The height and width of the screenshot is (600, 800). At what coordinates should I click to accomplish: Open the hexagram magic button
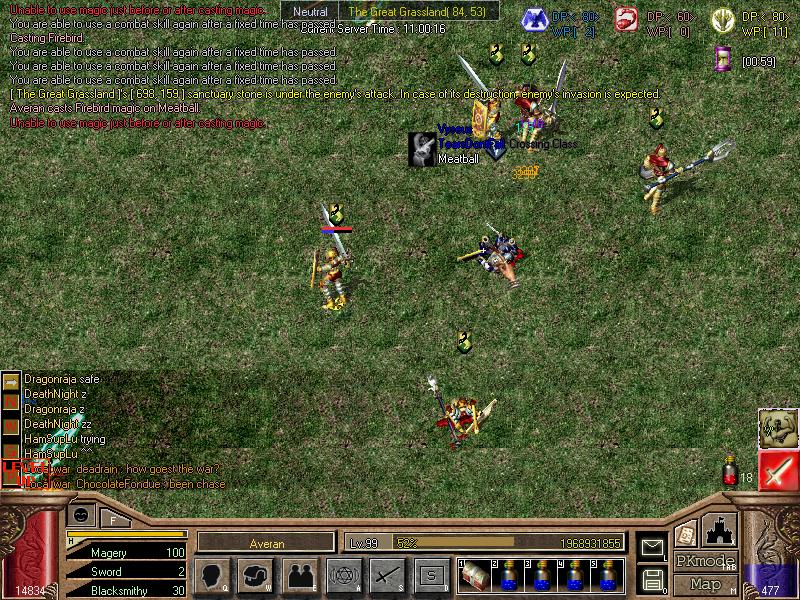[x=343, y=576]
